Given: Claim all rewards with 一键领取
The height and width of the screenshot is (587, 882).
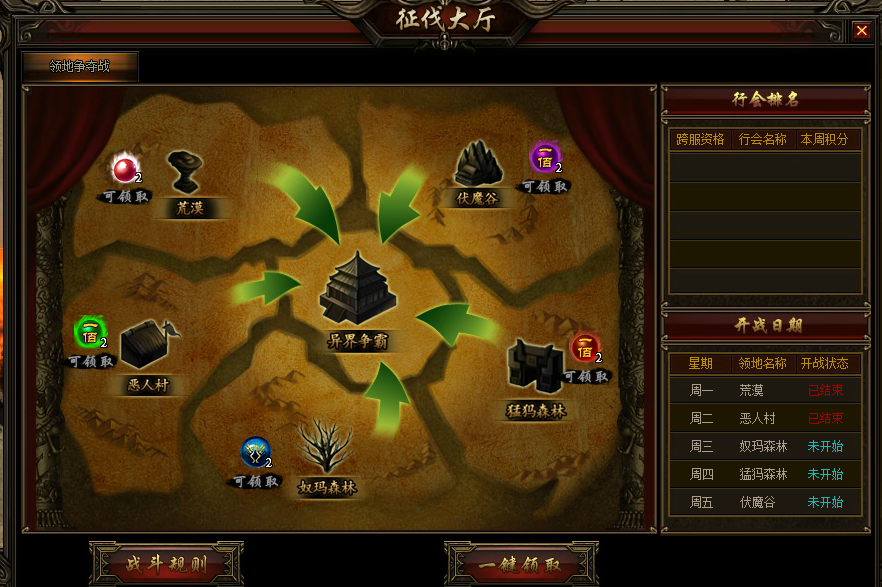Looking at the screenshot, I should point(520,565).
